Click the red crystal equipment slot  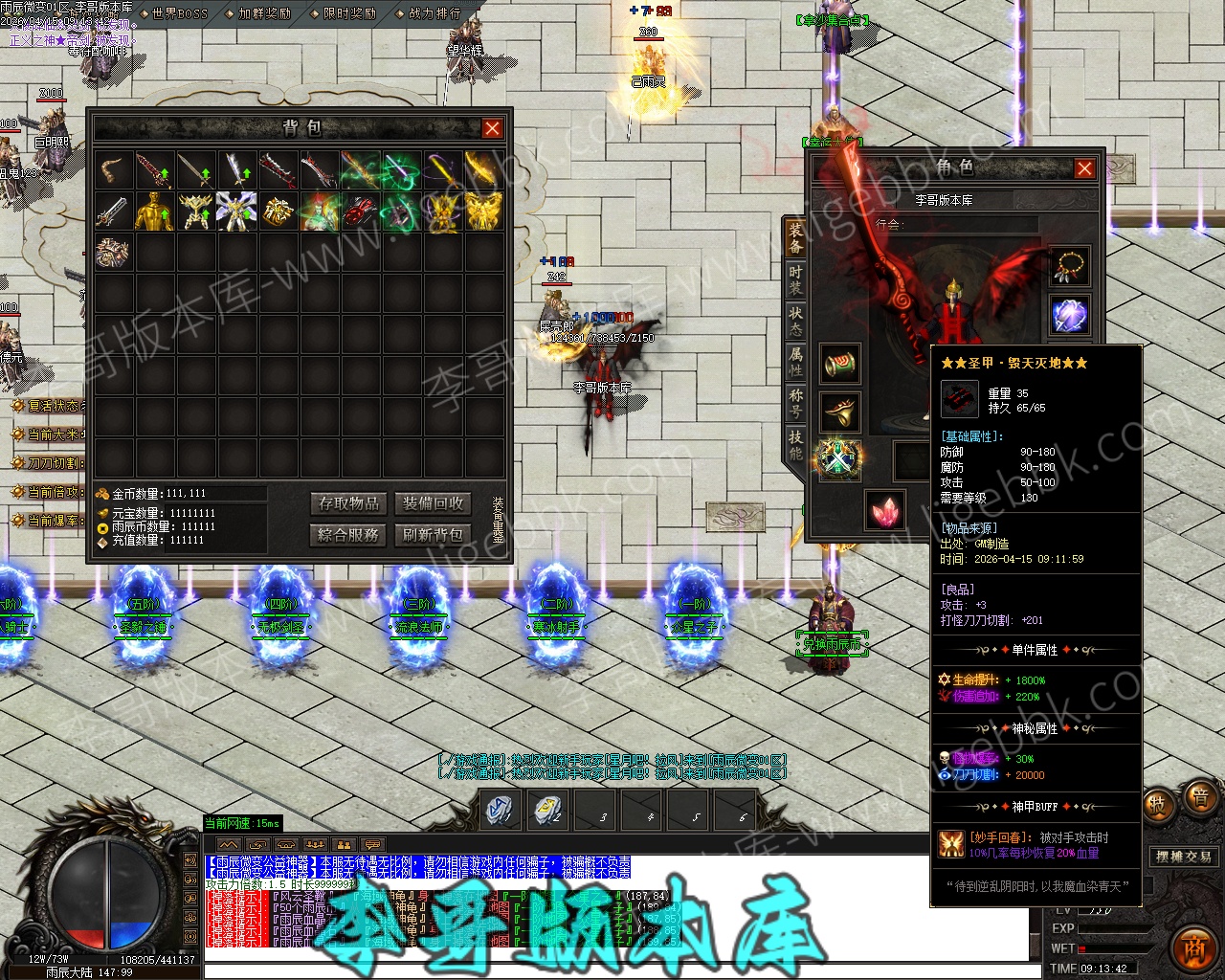click(x=885, y=509)
